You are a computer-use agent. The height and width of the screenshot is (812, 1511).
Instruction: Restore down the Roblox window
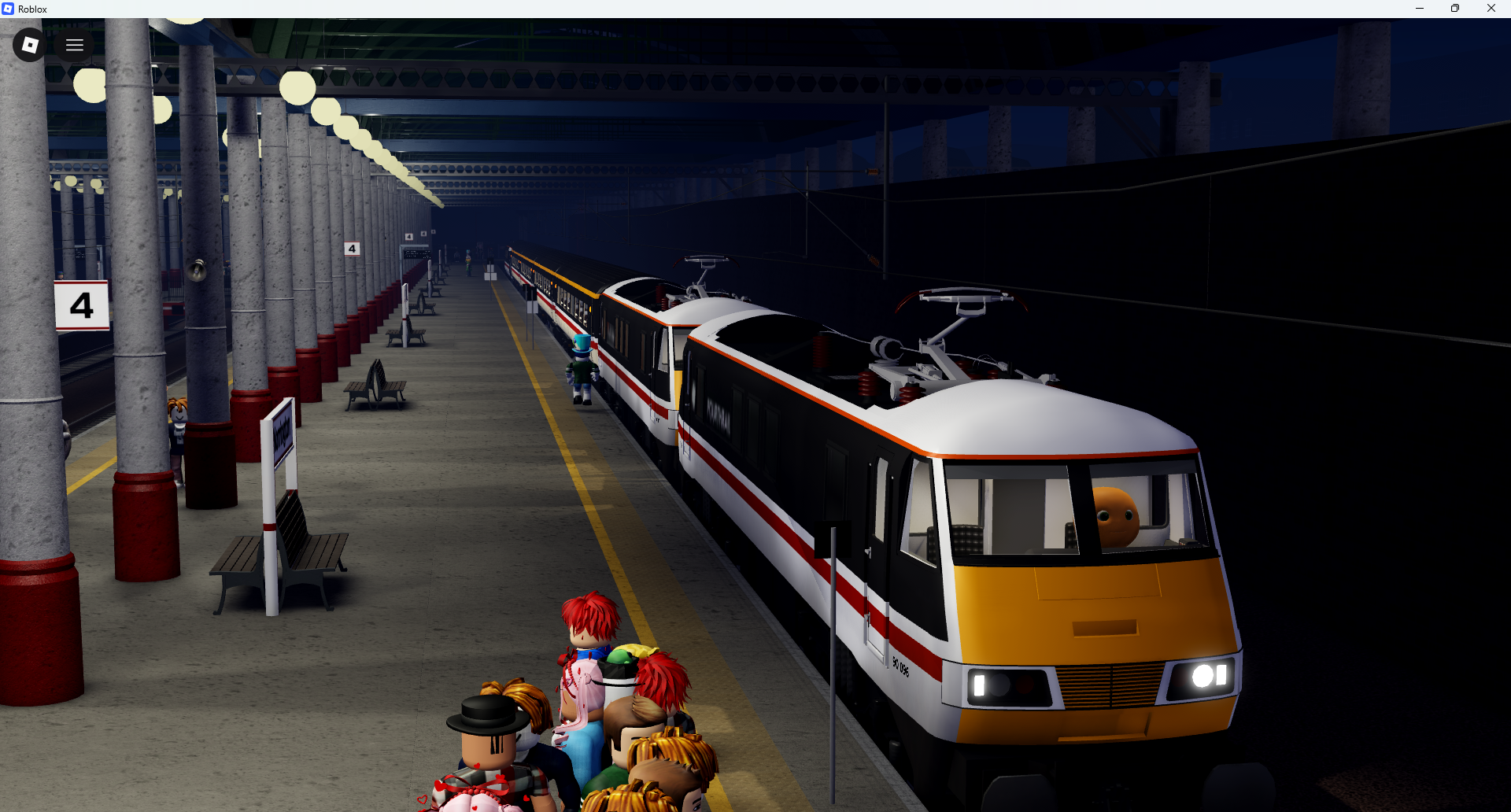click(x=1455, y=9)
